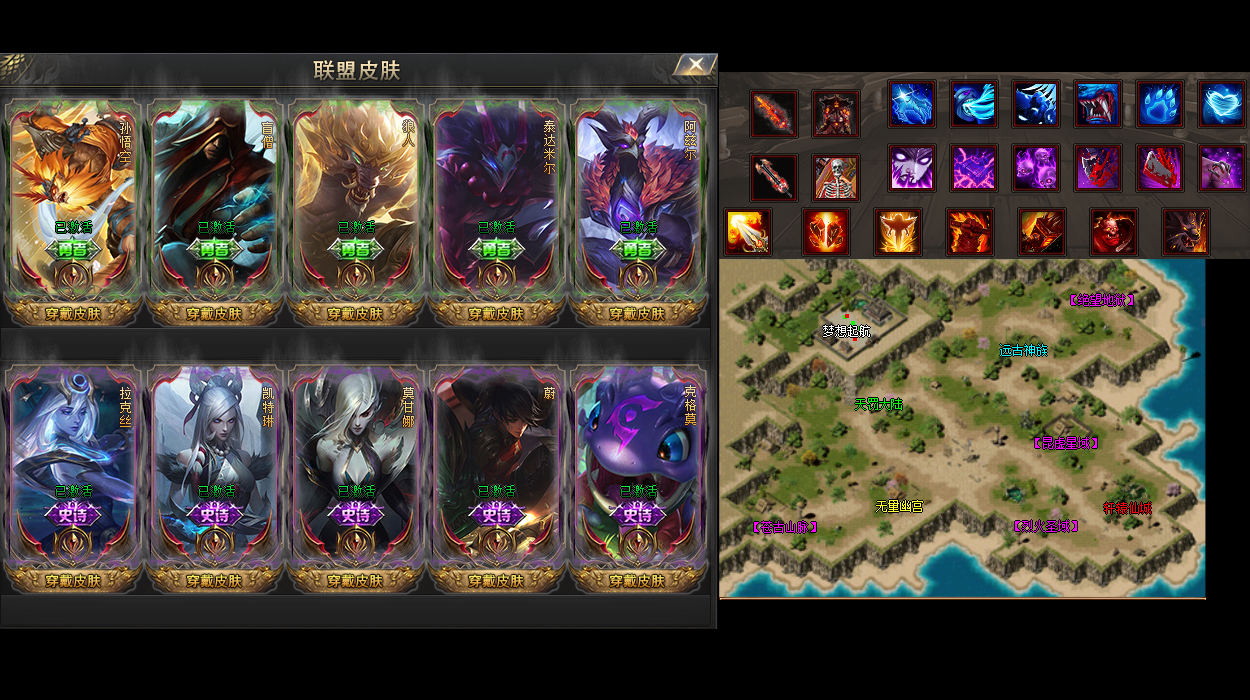1250x700 pixels.
Task: Choose the three purple skulls skill
Action: click(x=1036, y=168)
